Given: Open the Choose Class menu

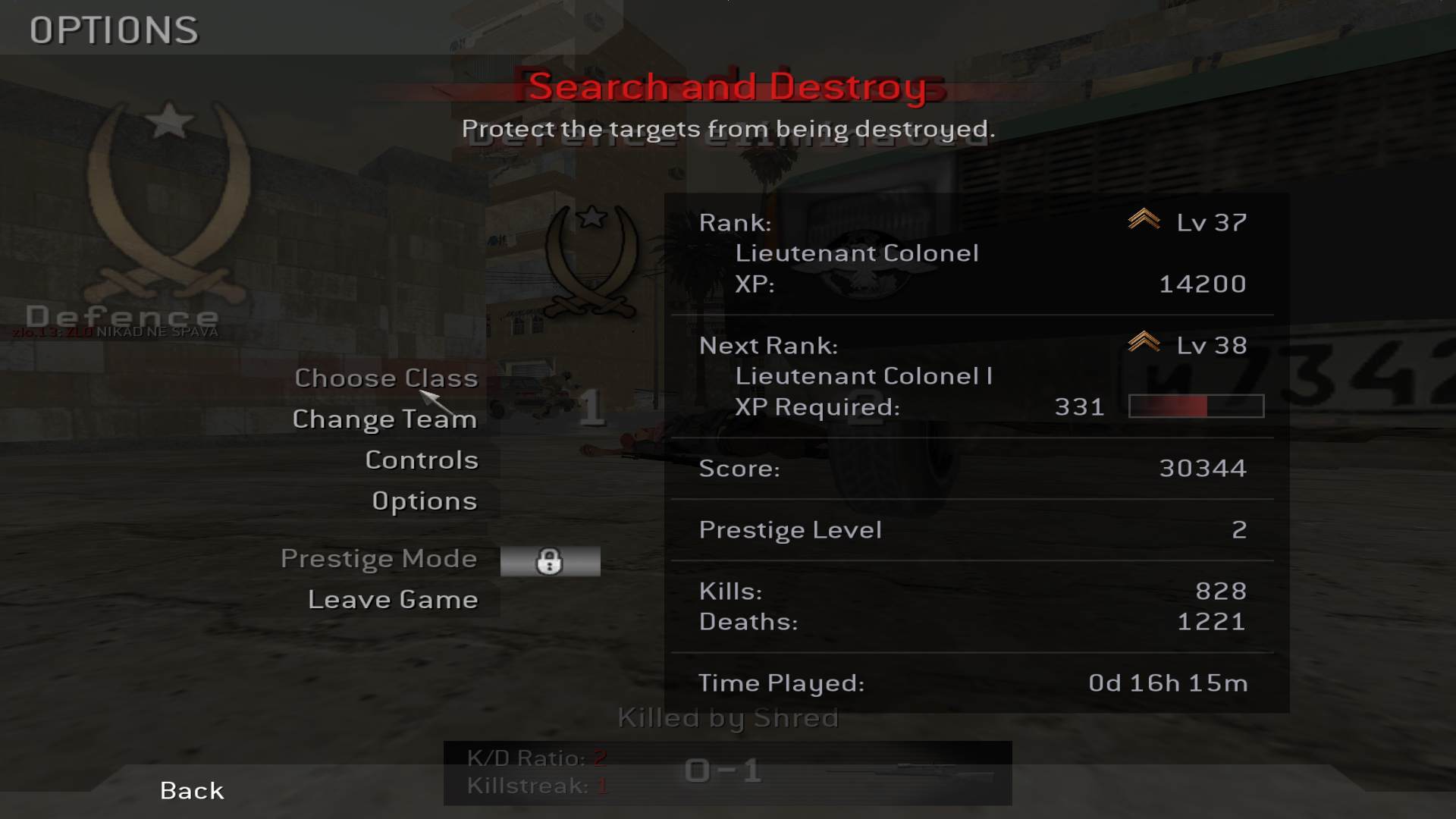Looking at the screenshot, I should [386, 378].
